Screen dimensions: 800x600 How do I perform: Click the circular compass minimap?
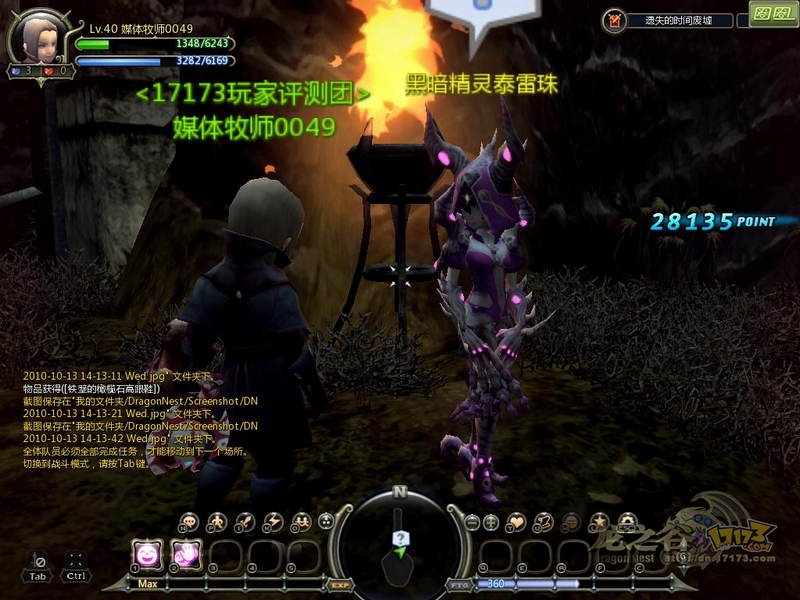(399, 542)
